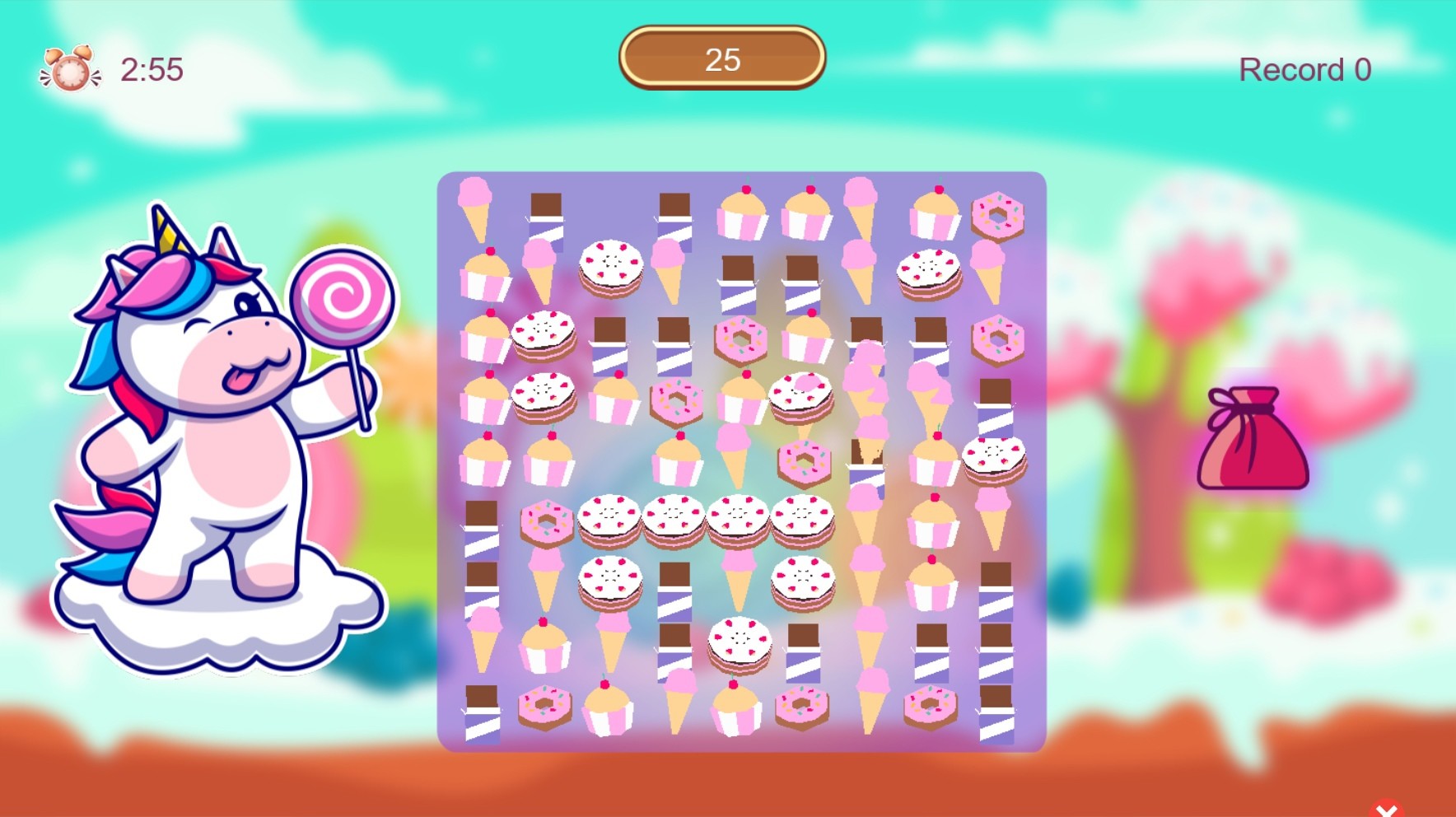
Task: Click the Record 0 label
Action: click(1304, 69)
